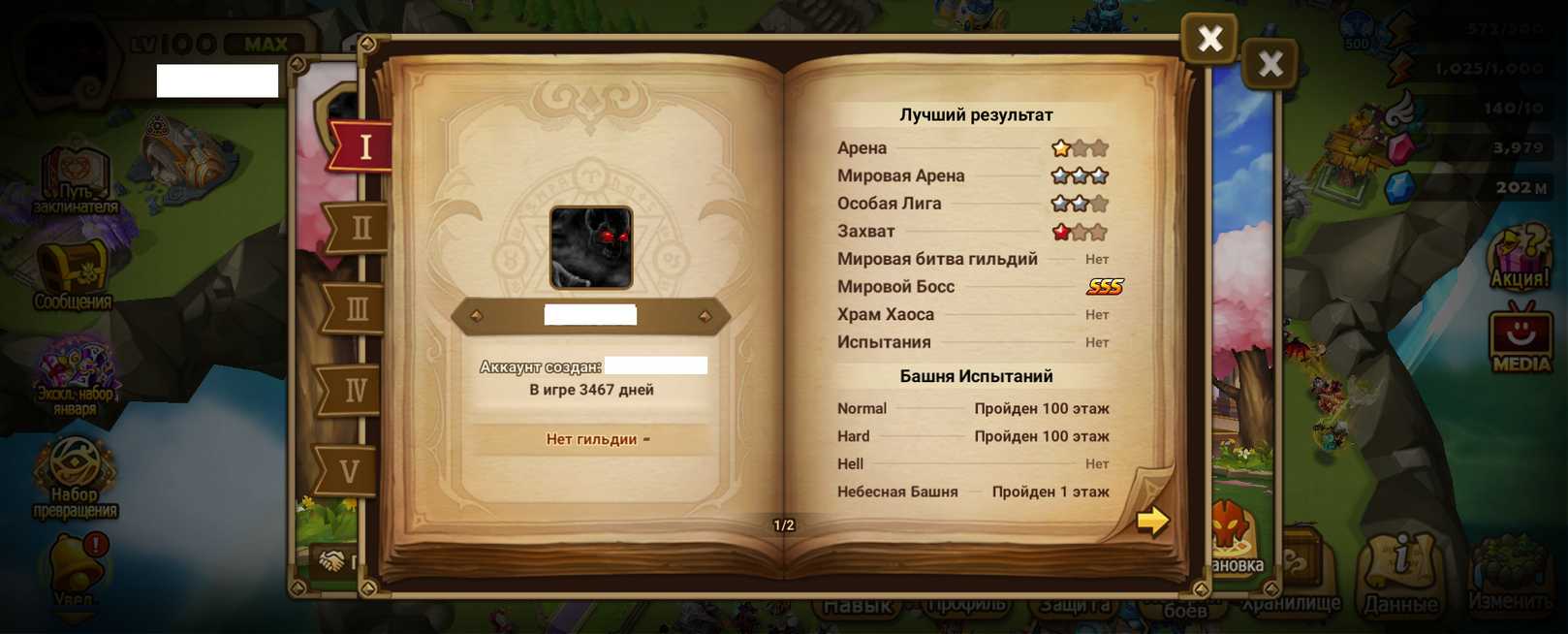Open bookmark tab III

pos(357,309)
